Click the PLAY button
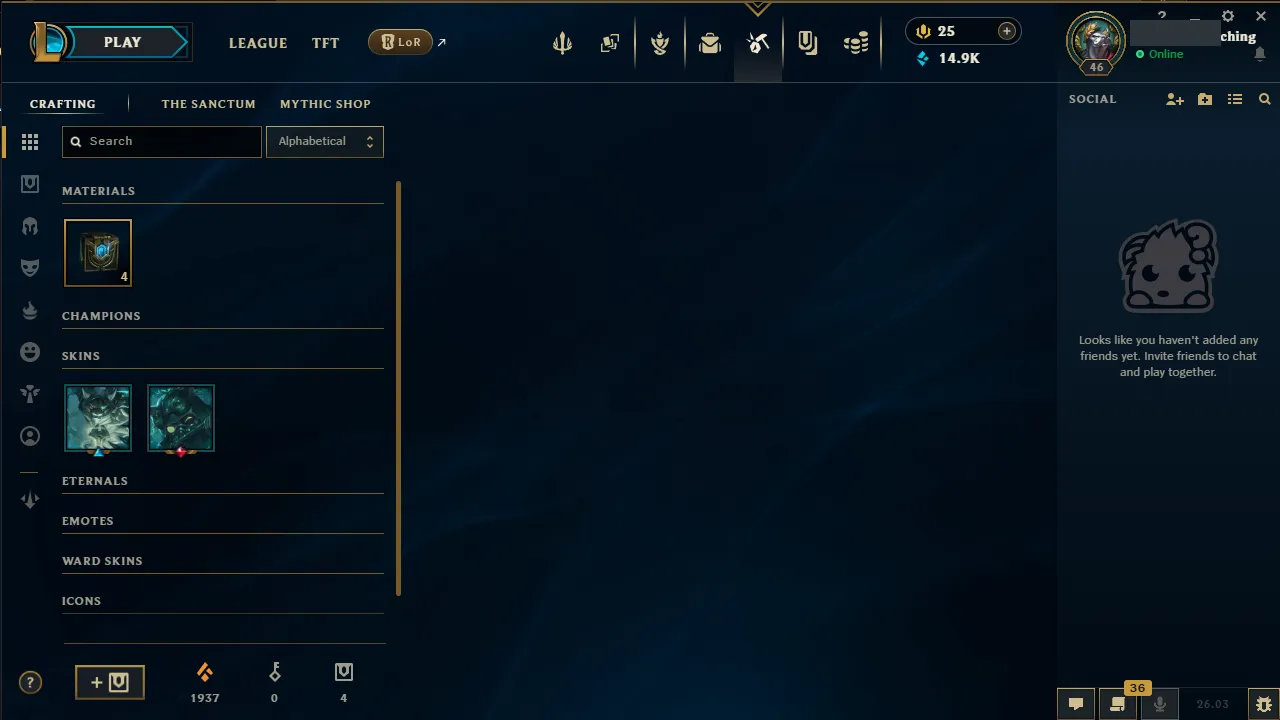Image resolution: width=1280 pixels, height=720 pixels. pyautogui.click(x=122, y=42)
